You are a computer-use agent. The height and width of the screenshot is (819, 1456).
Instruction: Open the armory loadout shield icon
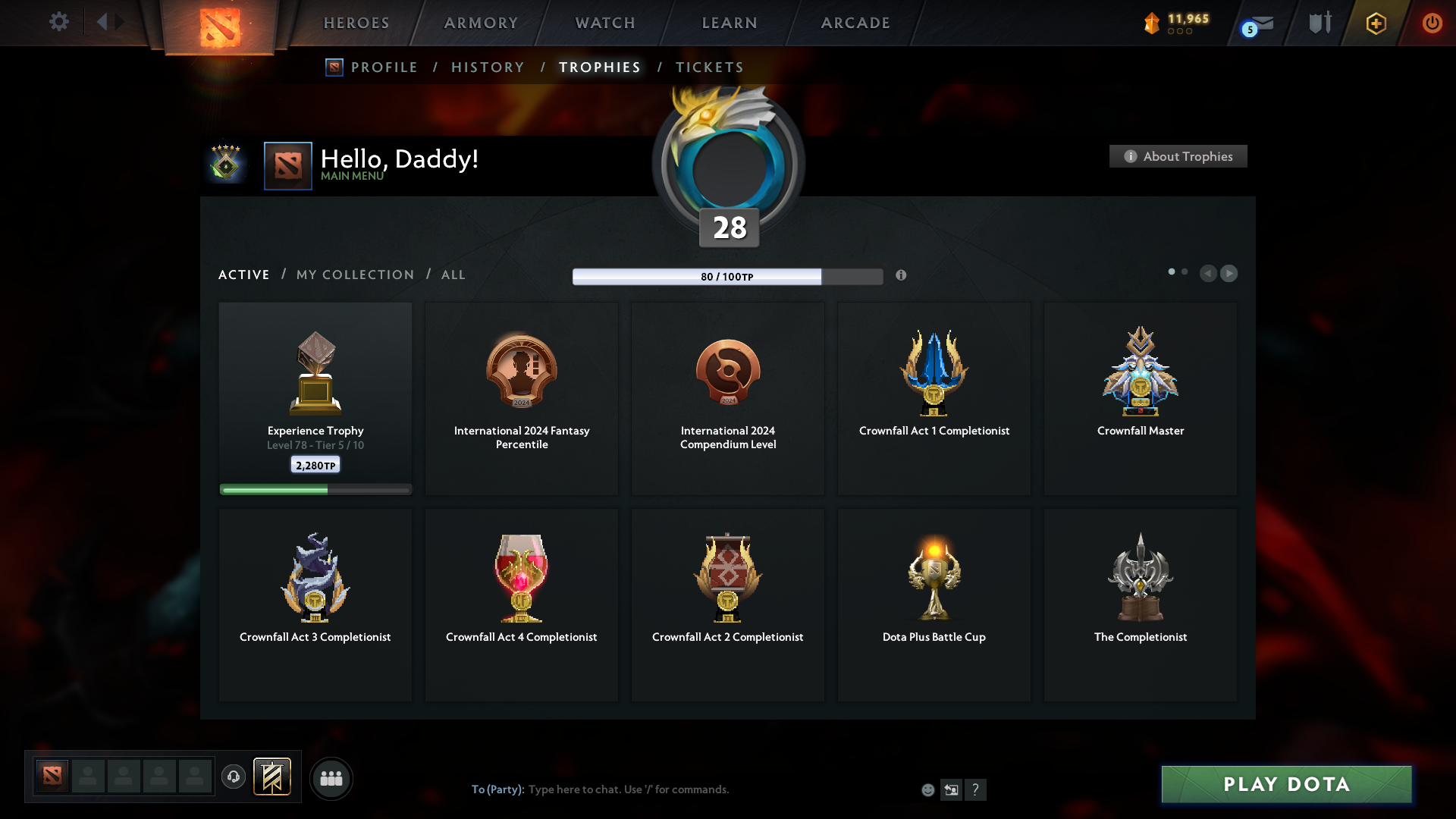tap(1319, 22)
